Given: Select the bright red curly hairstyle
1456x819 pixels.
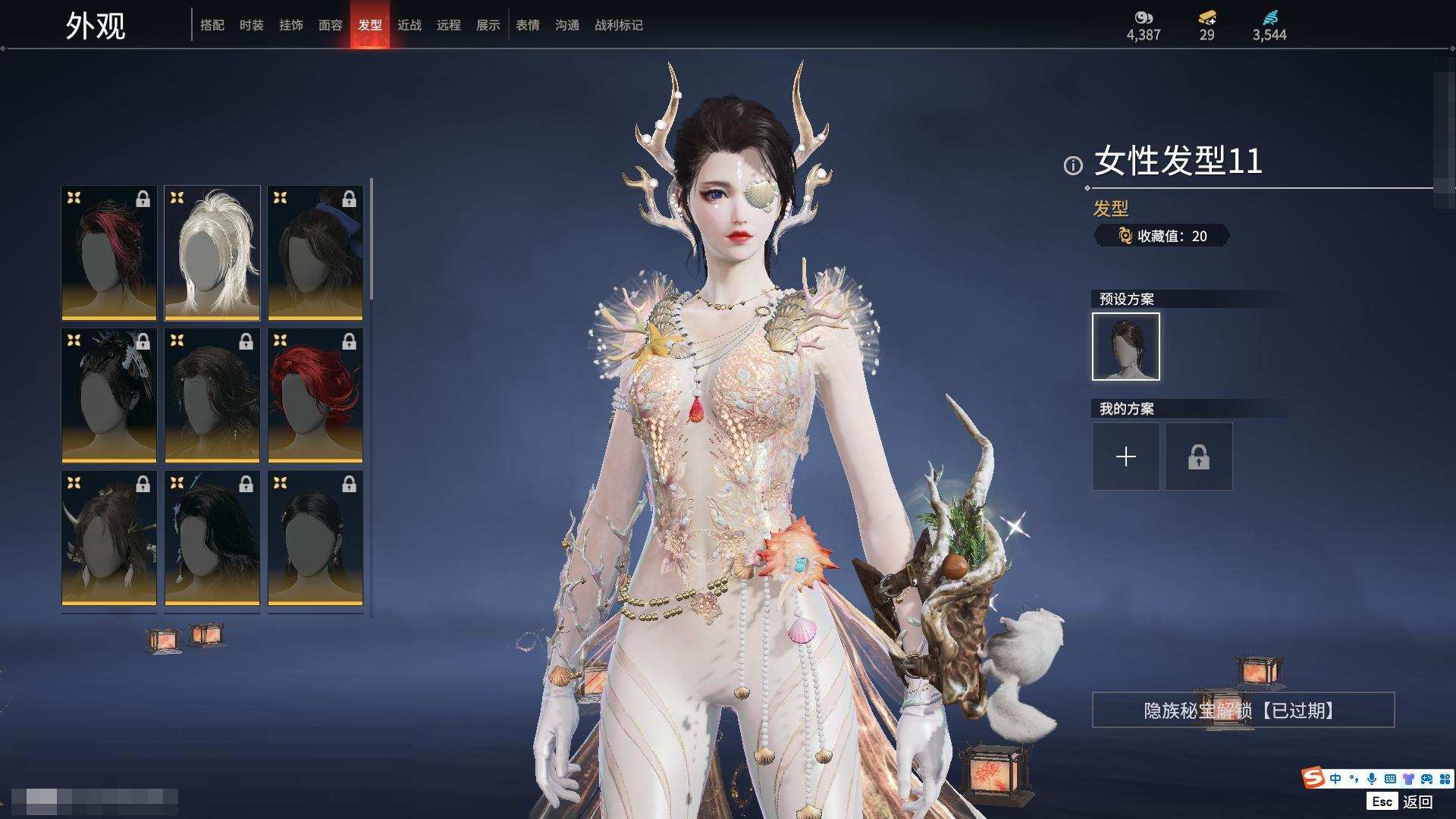Looking at the screenshot, I should click(315, 395).
